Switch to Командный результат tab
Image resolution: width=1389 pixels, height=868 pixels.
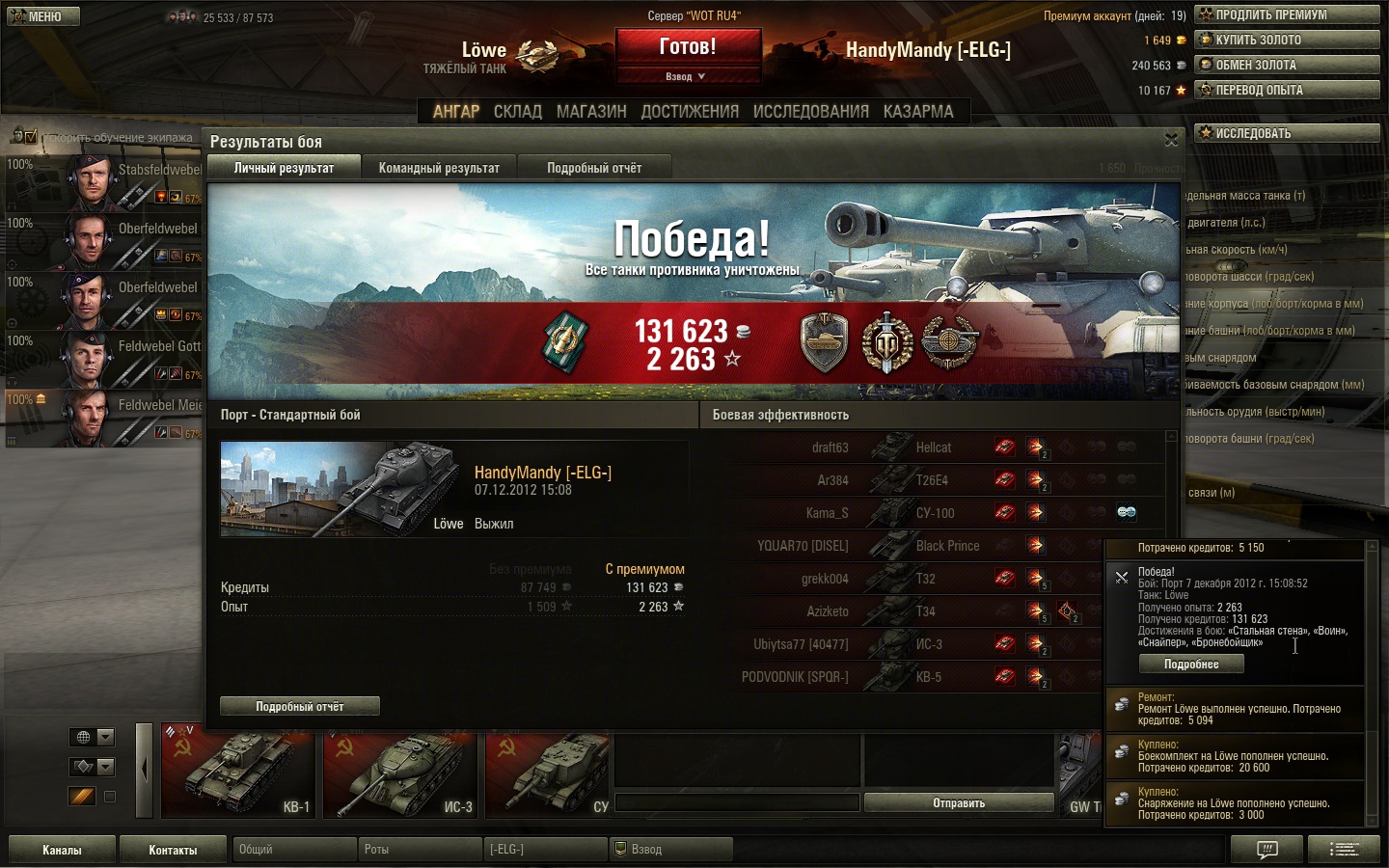coord(439,168)
